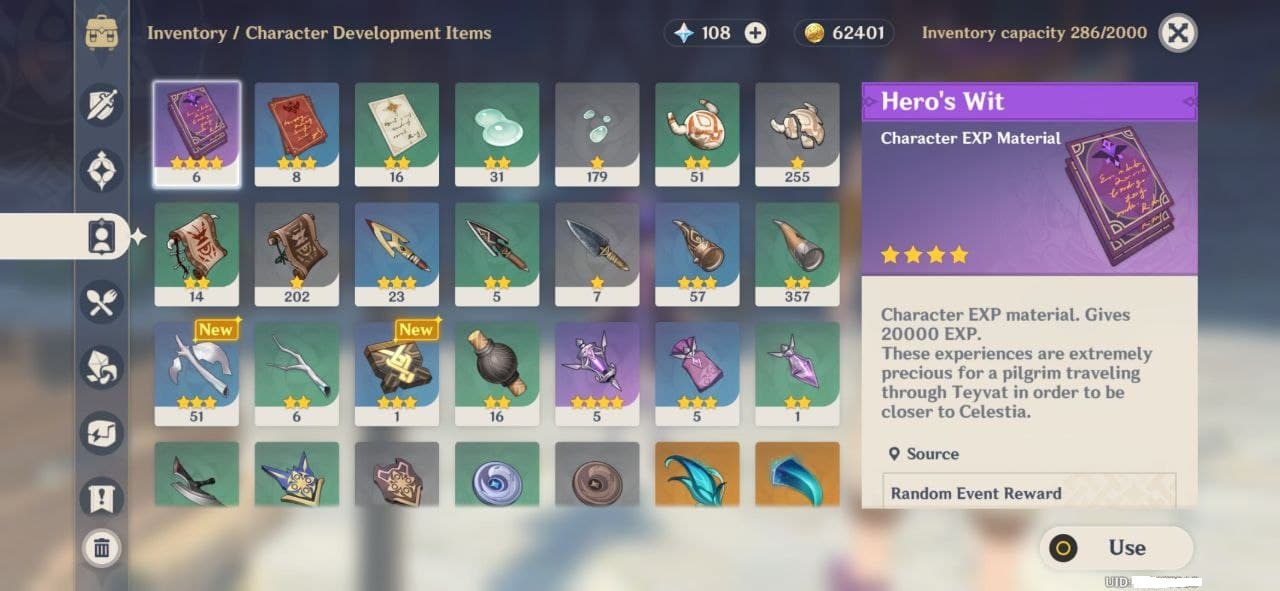The width and height of the screenshot is (1280, 591).
Task: Open the trash can delete mode
Action: 102,547
